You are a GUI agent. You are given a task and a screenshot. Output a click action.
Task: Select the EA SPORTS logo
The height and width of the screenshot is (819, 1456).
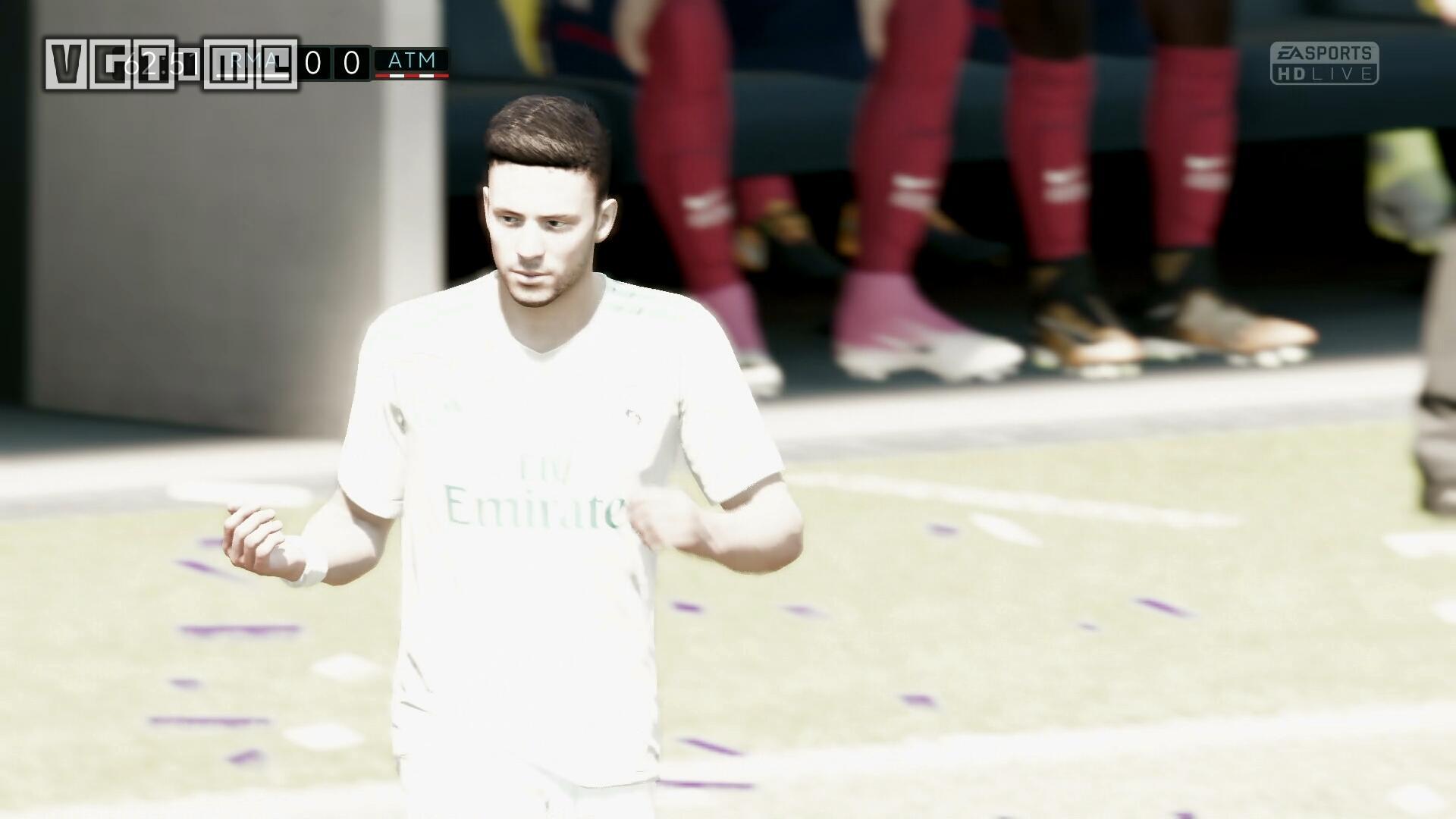tap(1323, 53)
